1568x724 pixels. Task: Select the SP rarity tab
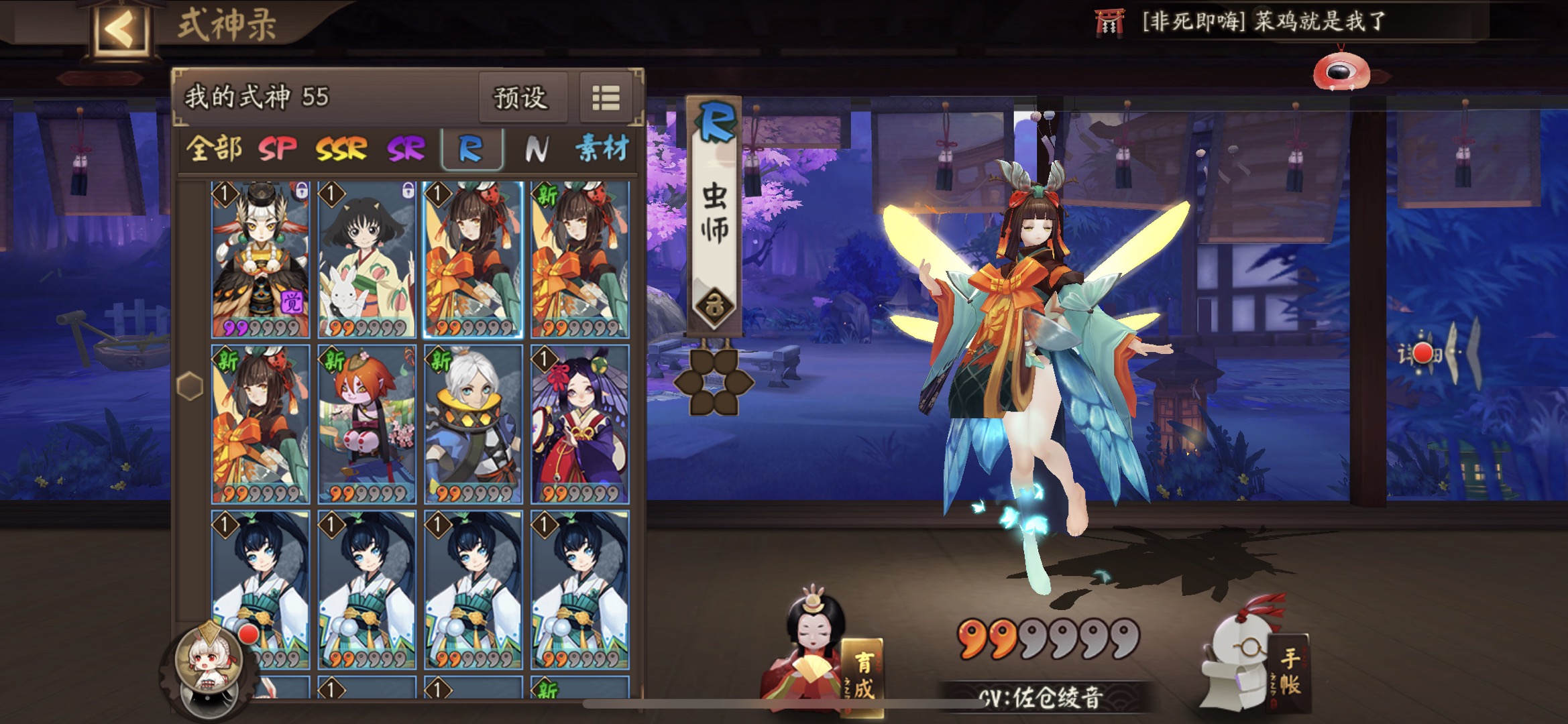(277, 149)
